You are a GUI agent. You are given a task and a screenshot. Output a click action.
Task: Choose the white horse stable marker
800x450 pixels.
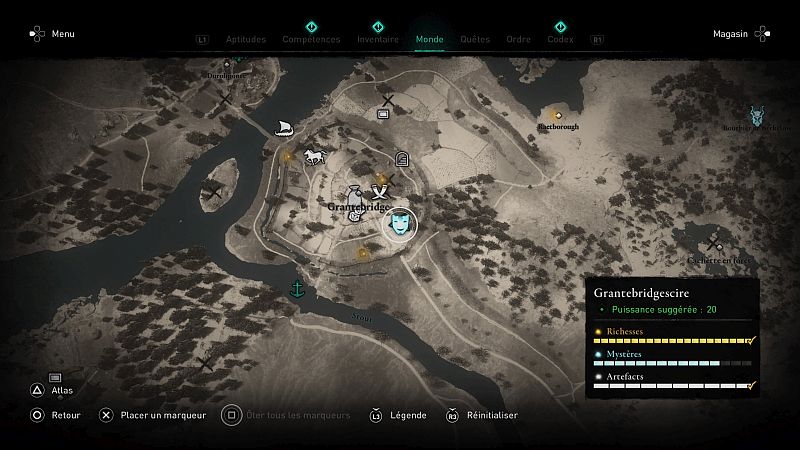coord(314,157)
